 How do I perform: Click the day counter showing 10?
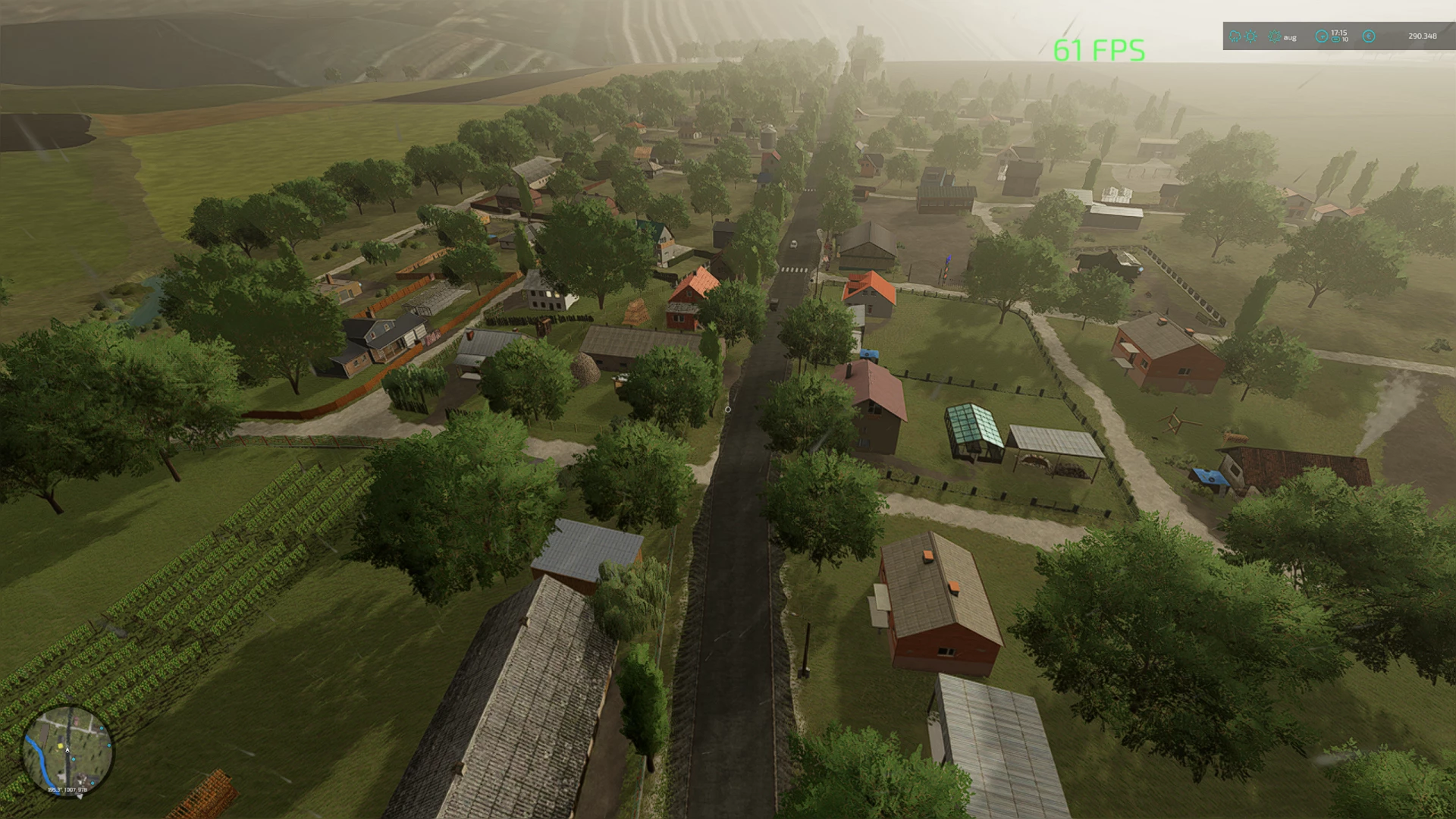click(1345, 39)
